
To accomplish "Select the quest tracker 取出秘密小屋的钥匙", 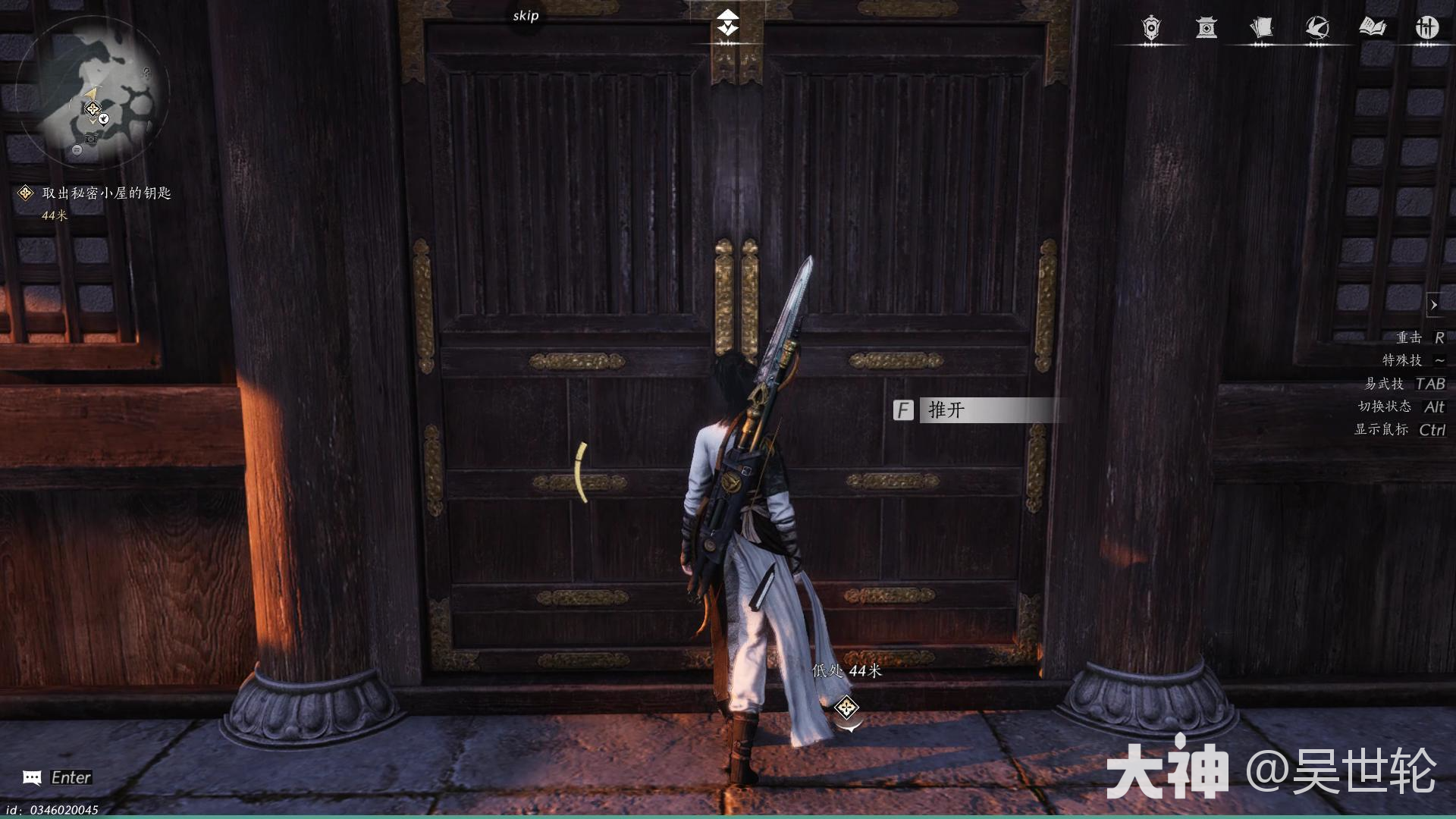I will [106, 193].
